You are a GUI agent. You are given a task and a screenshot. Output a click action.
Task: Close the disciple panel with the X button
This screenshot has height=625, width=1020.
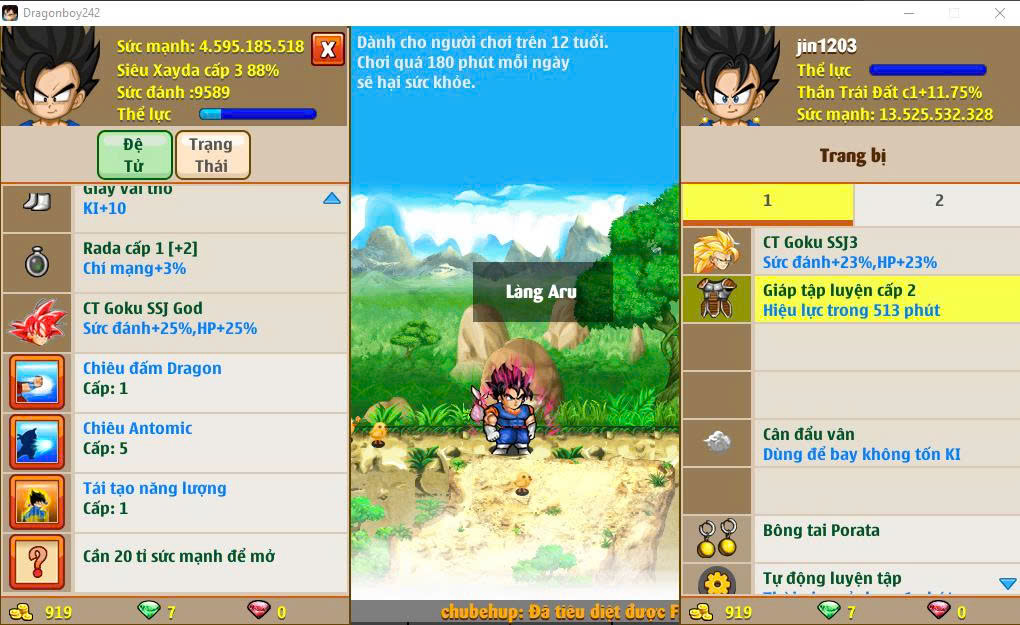(327, 49)
